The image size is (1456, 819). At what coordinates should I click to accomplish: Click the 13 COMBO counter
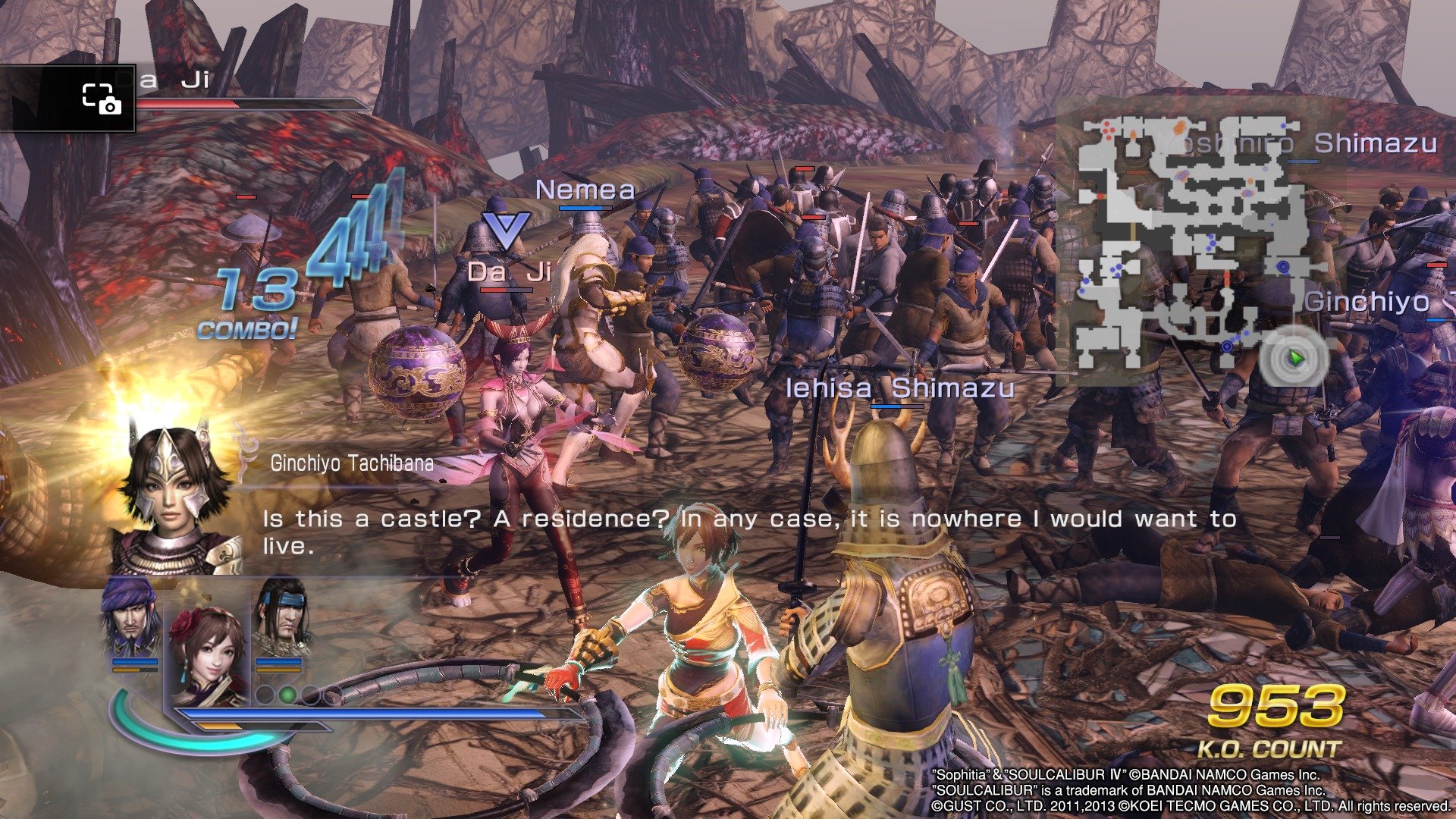[x=249, y=305]
